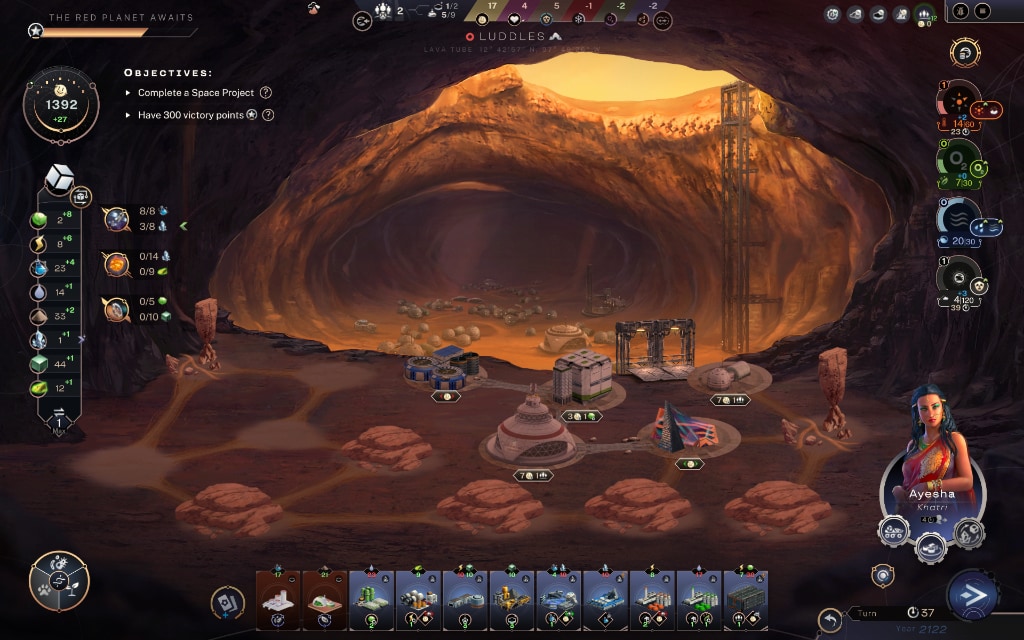Click the colony emblem above the planet gauges
Screen dimensions: 1024x640
tap(964, 52)
